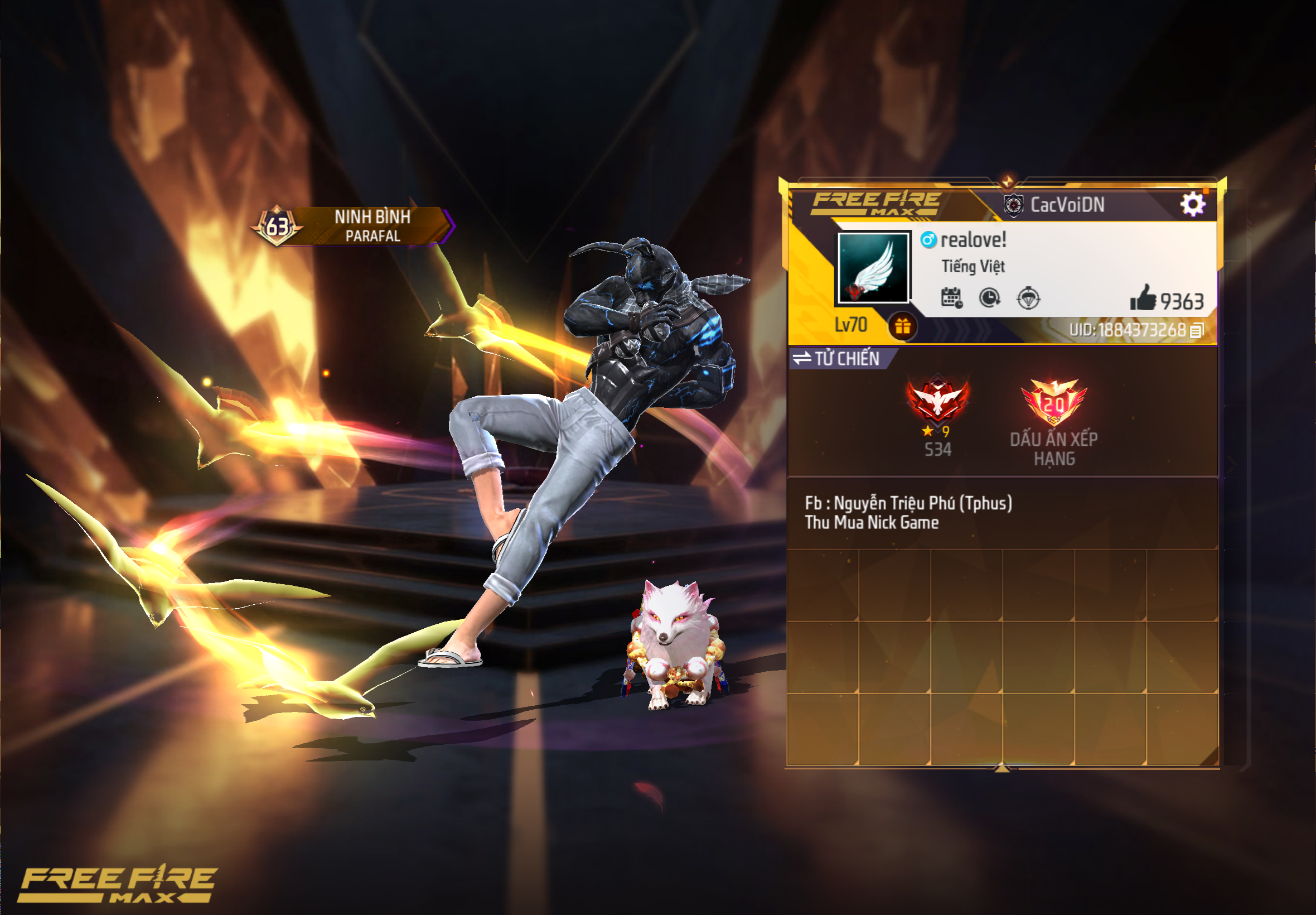Open the diamond arrow above the profile card

pyautogui.click(x=1008, y=181)
